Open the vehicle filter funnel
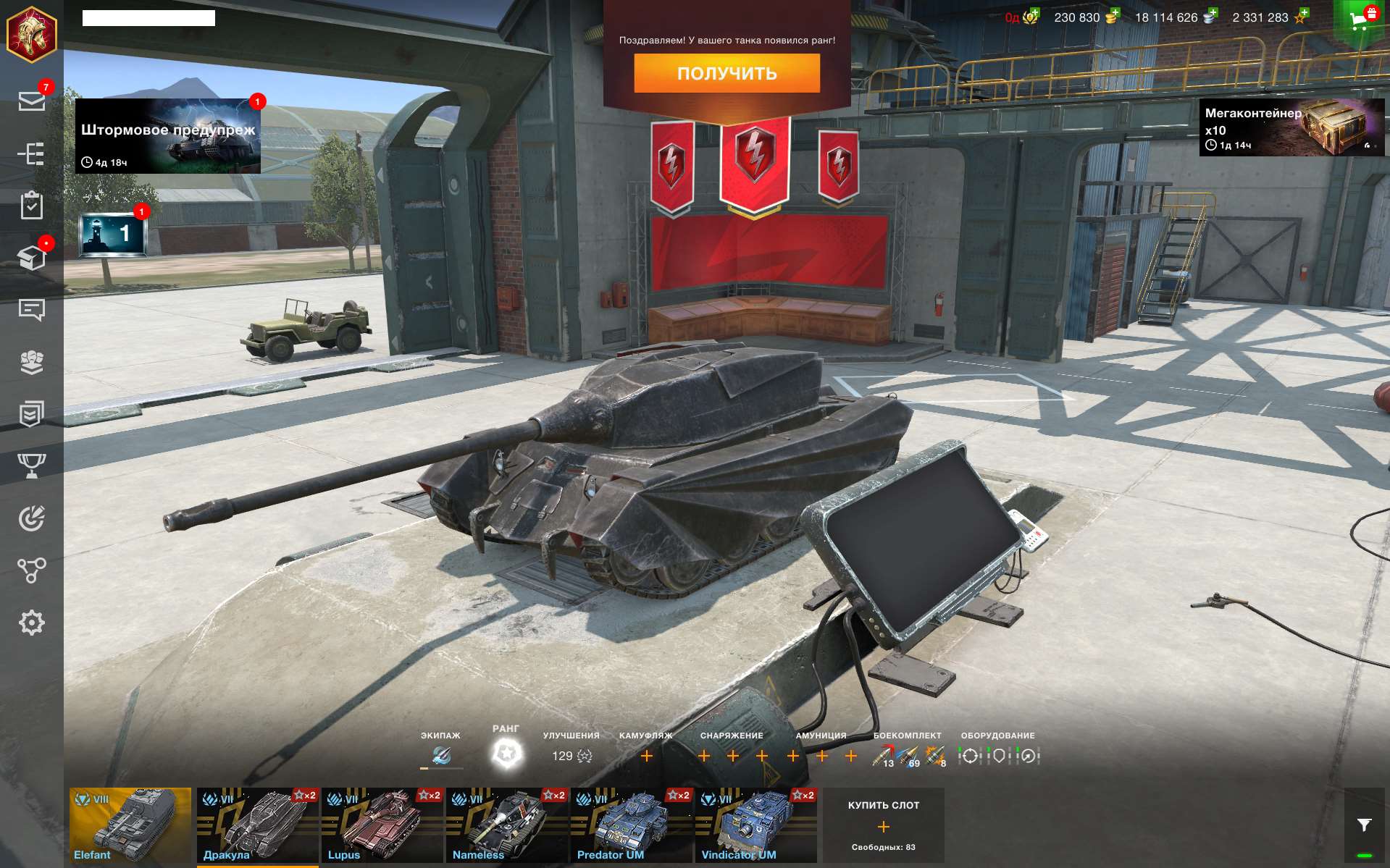This screenshot has height=868, width=1390. click(x=1363, y=825)
